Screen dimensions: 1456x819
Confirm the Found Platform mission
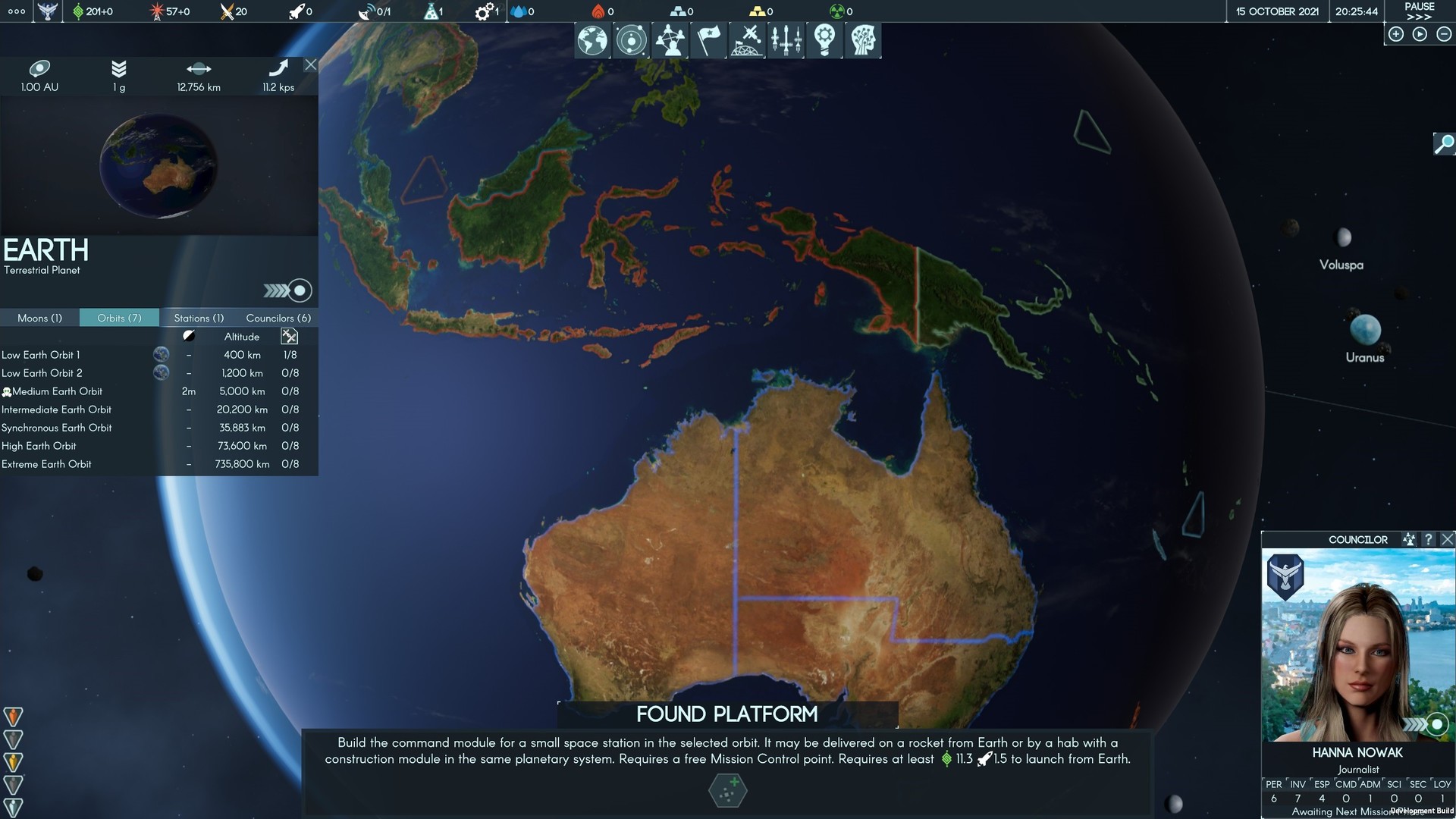coord(727,790)
